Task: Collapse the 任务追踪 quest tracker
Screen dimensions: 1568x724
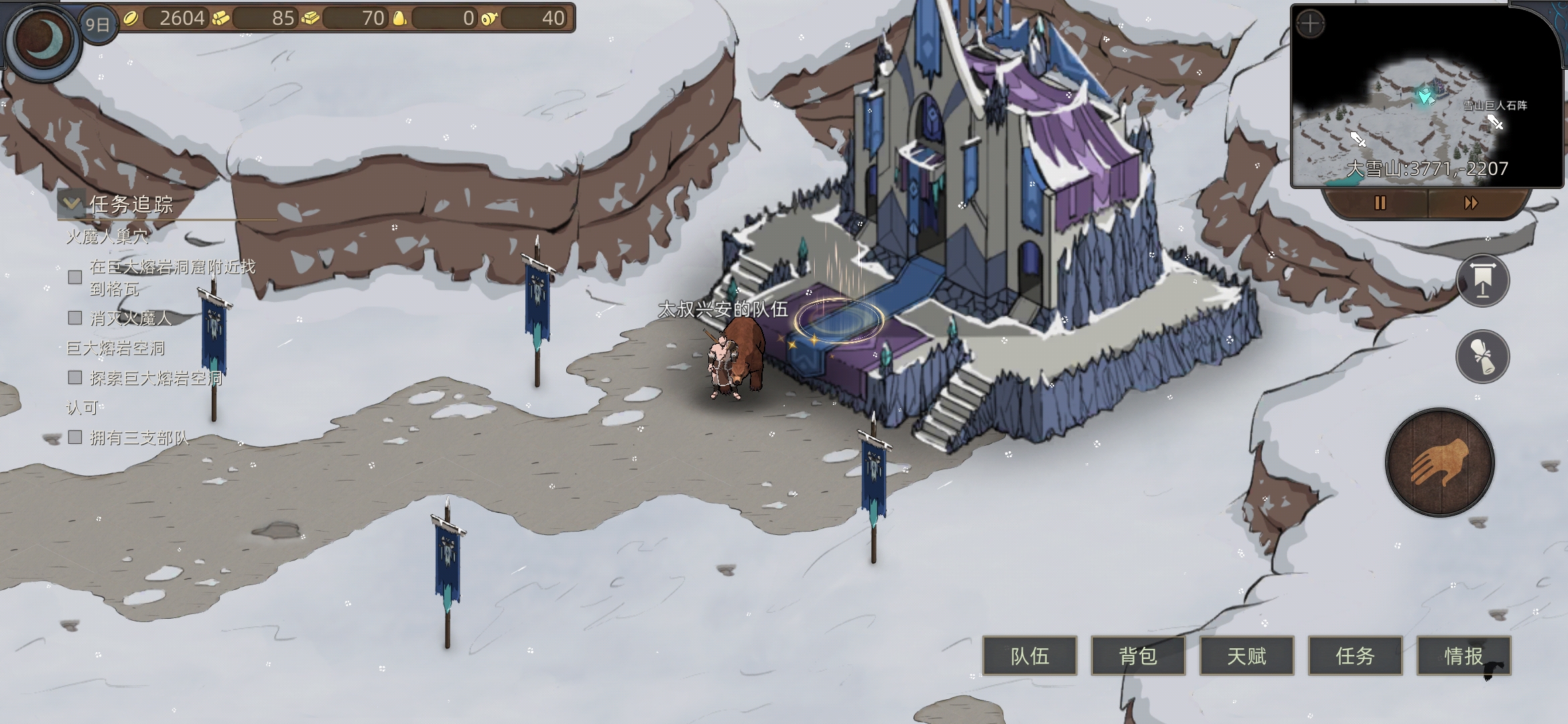Action: pos(70,204)
